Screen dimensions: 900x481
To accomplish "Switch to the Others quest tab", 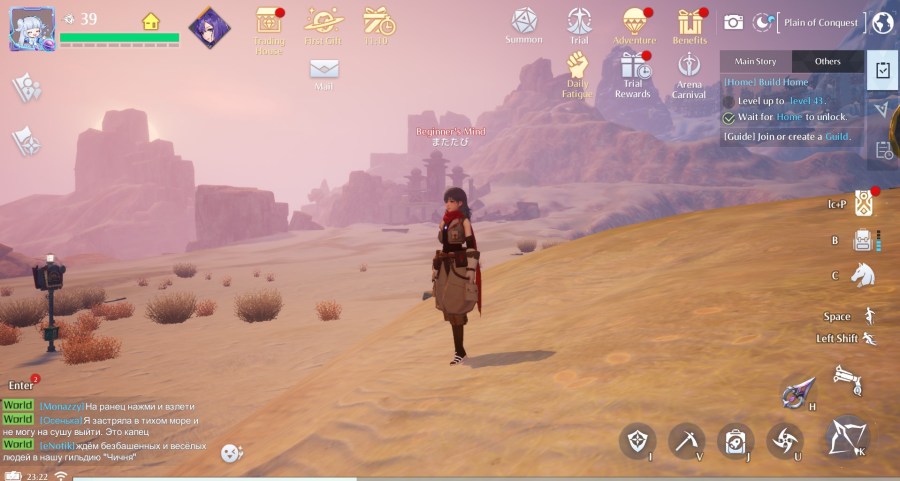I will pos(828,61).
